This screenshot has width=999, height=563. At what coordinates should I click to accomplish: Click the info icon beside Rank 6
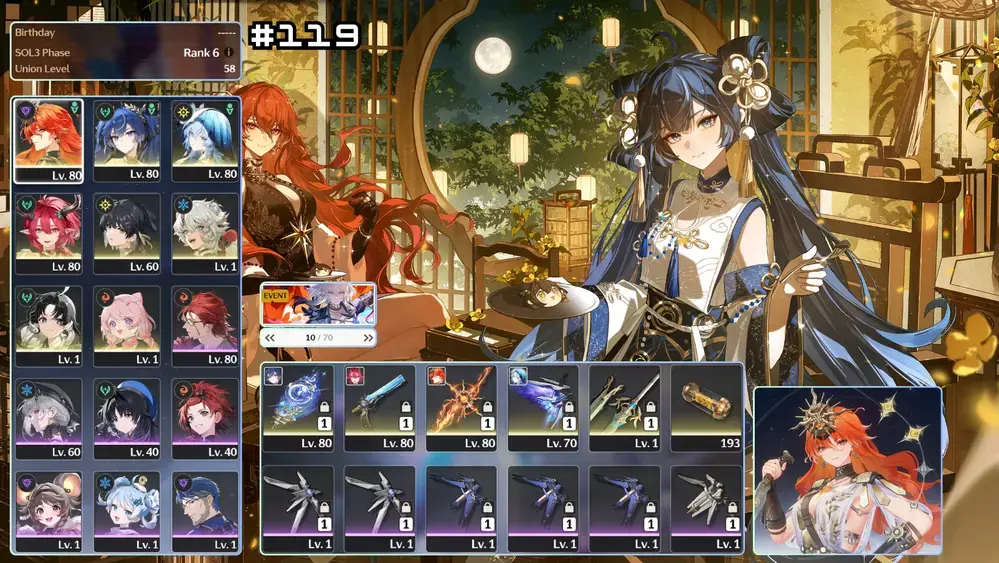click(229, 52)
